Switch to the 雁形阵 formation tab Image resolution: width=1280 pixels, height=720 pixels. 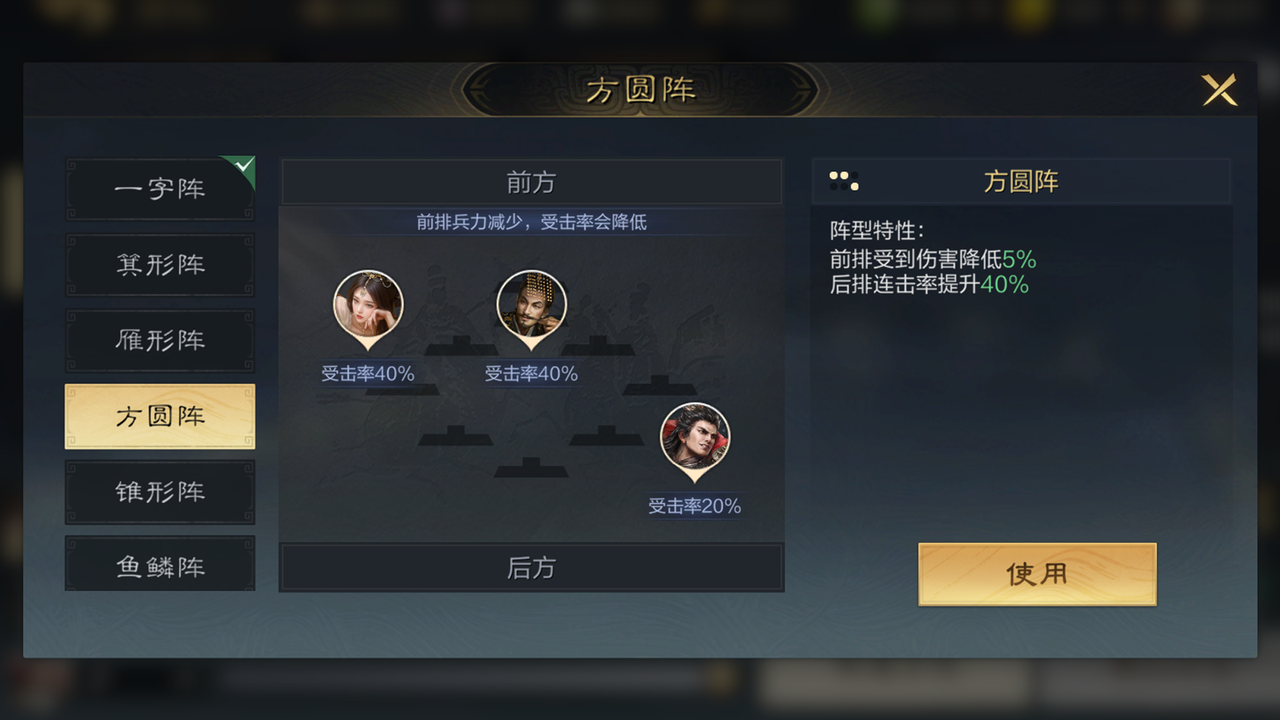point(160,340)
